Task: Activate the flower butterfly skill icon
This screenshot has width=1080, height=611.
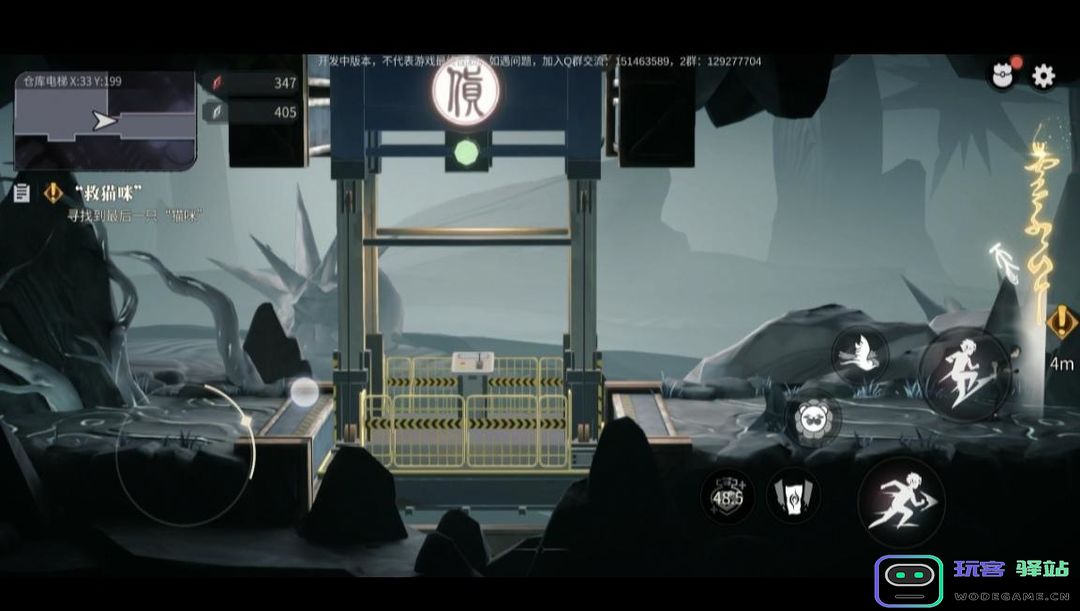Action: 813,419
